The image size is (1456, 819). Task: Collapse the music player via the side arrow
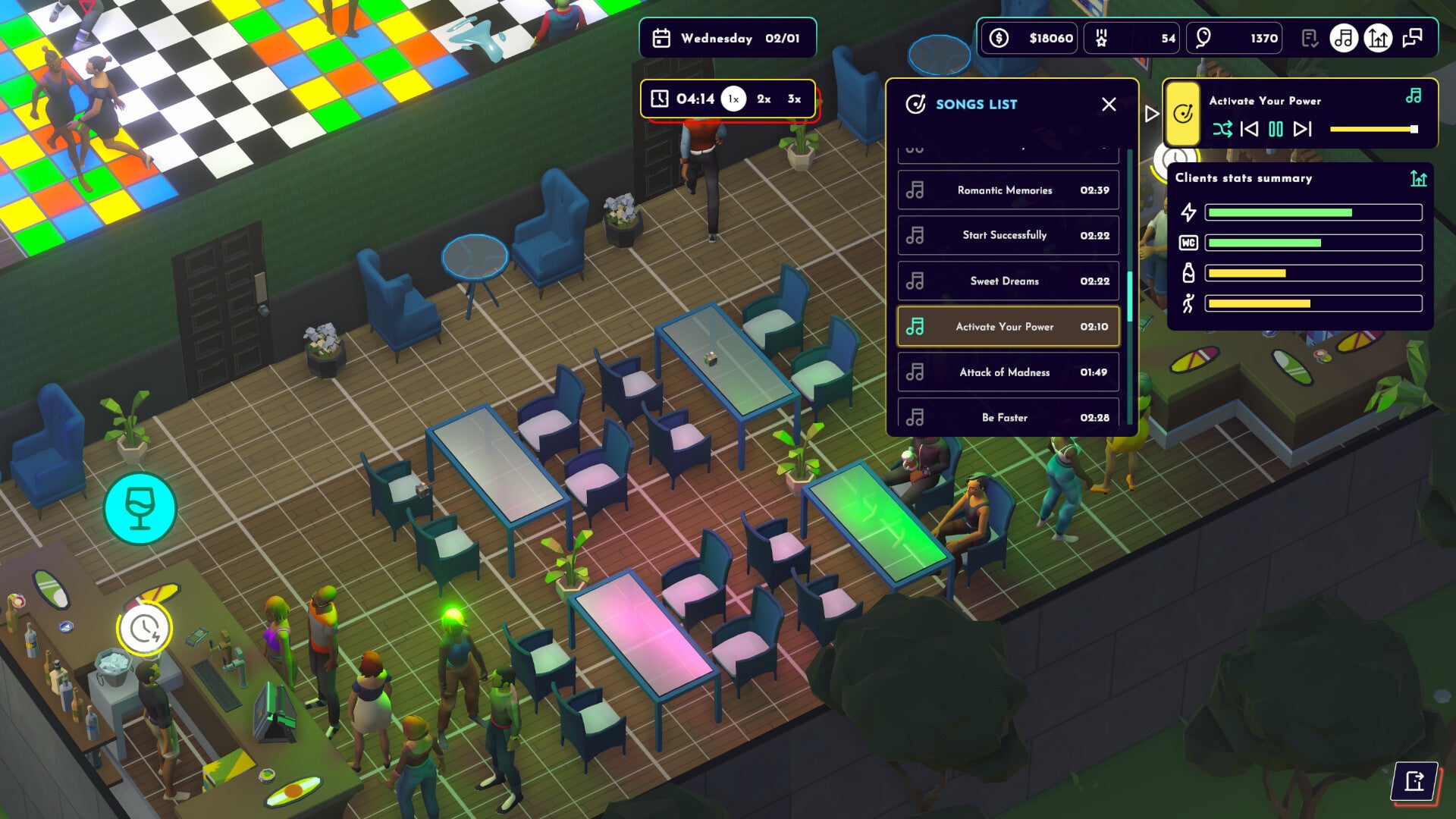[x=1150, y=114]
